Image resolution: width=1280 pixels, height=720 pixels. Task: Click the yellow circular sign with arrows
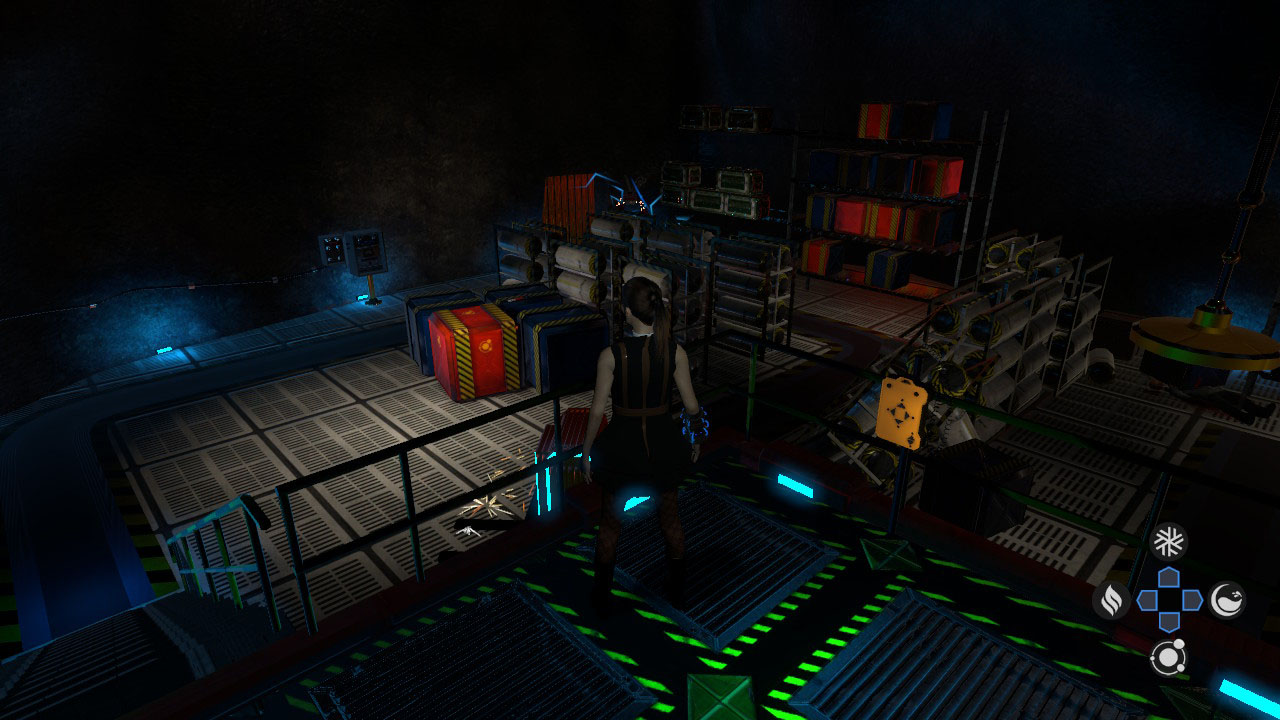coord(899,412)
